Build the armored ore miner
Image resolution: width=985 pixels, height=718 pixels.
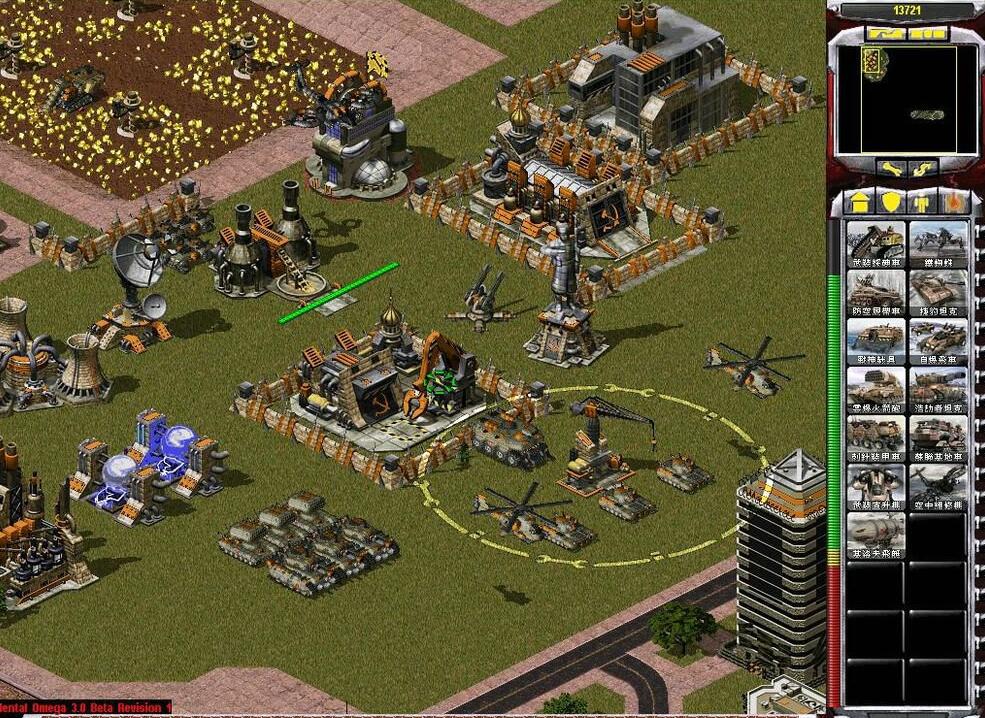(x=875, y=244)
